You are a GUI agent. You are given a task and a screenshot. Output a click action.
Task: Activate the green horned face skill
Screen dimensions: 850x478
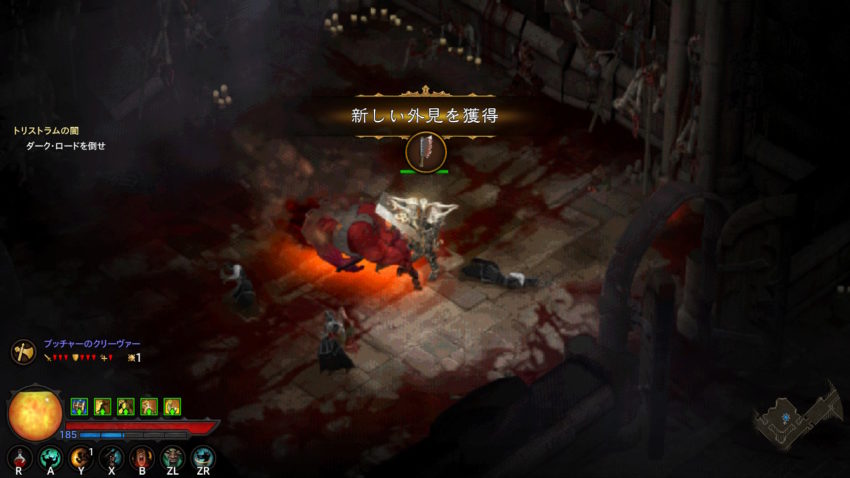(x=172, y=458)
